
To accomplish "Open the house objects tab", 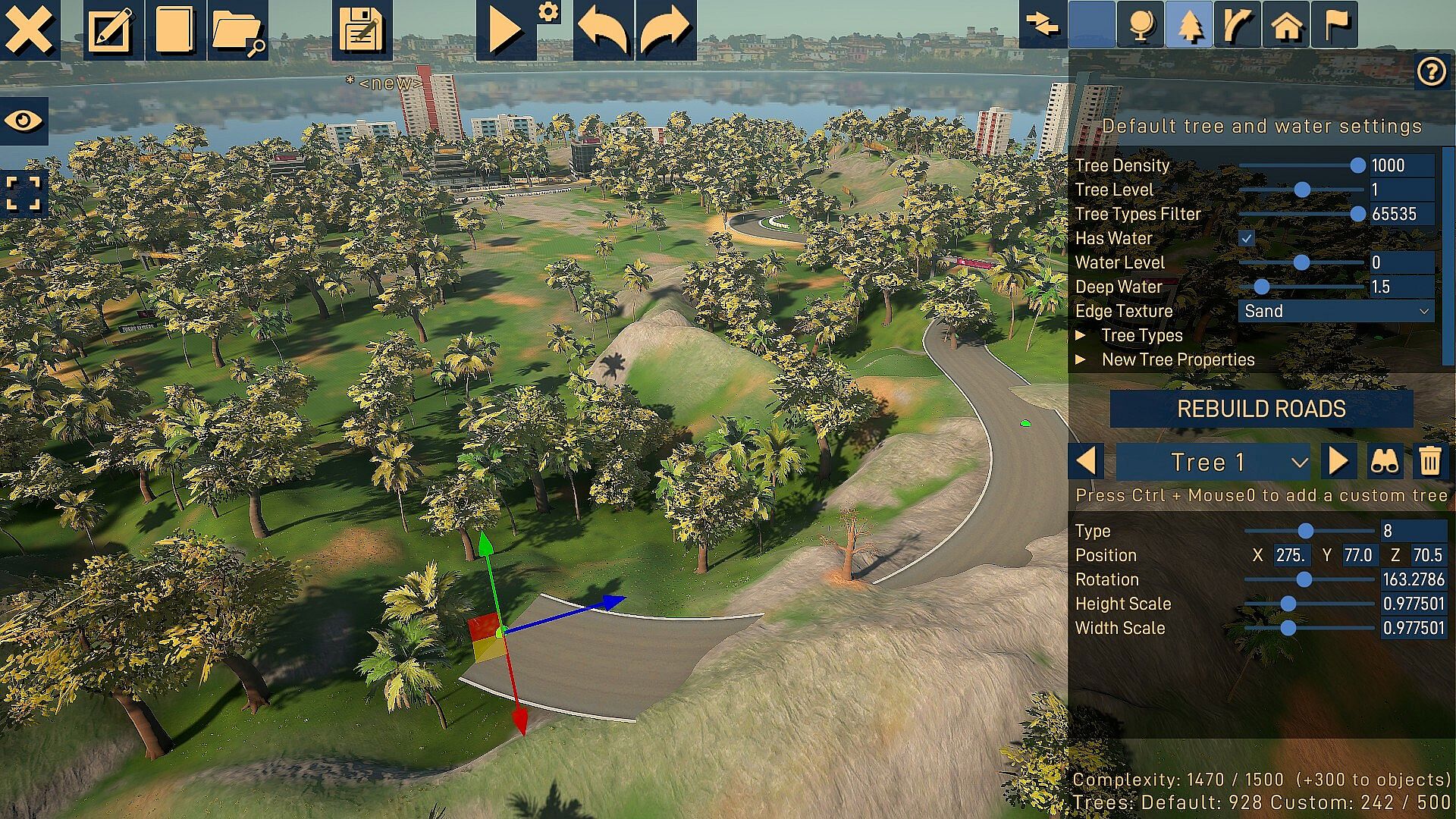I will pyautogui.click(x=1286, y=25).
